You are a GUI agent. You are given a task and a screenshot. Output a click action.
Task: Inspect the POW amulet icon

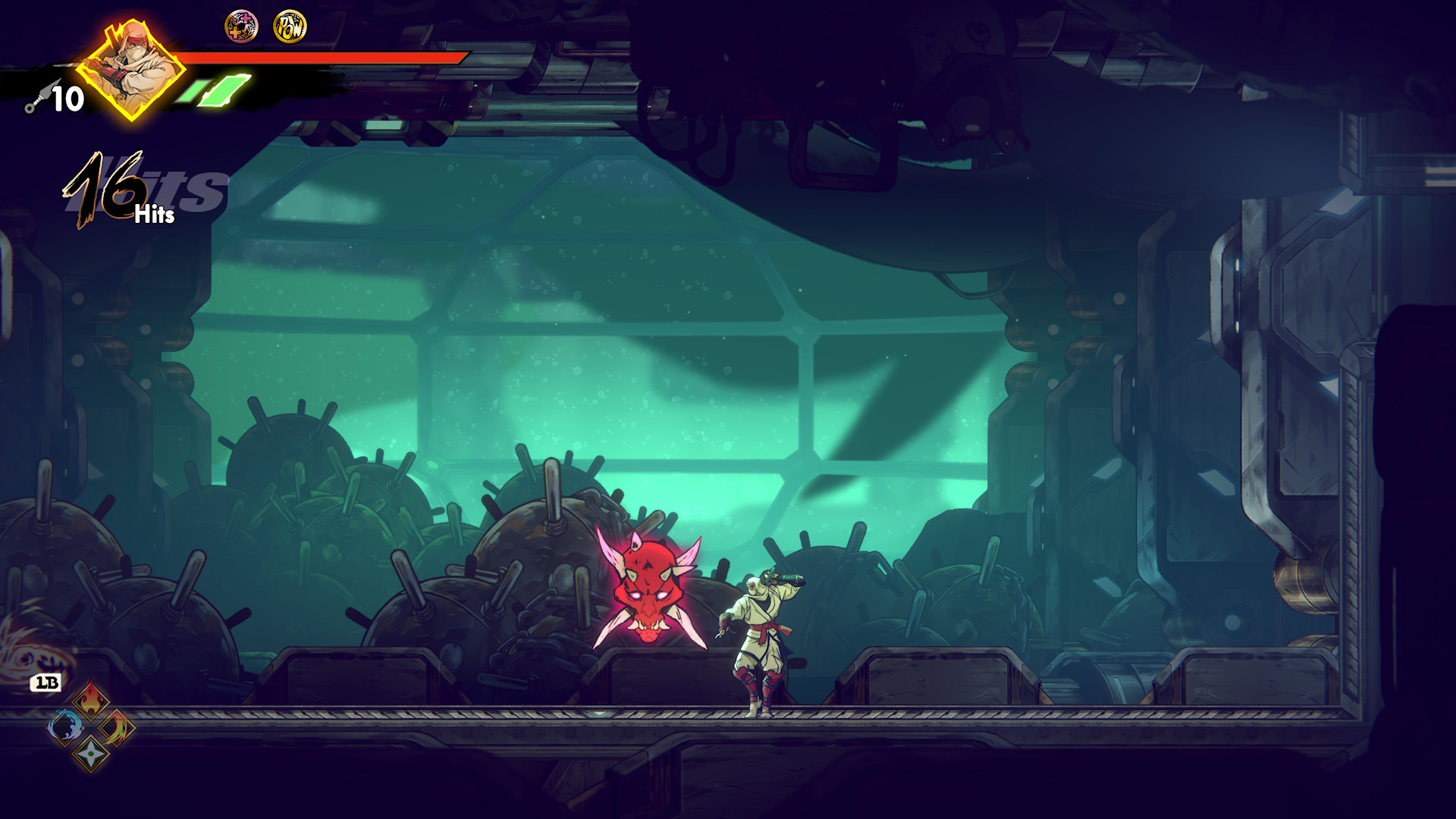click(x=290, y=27)
